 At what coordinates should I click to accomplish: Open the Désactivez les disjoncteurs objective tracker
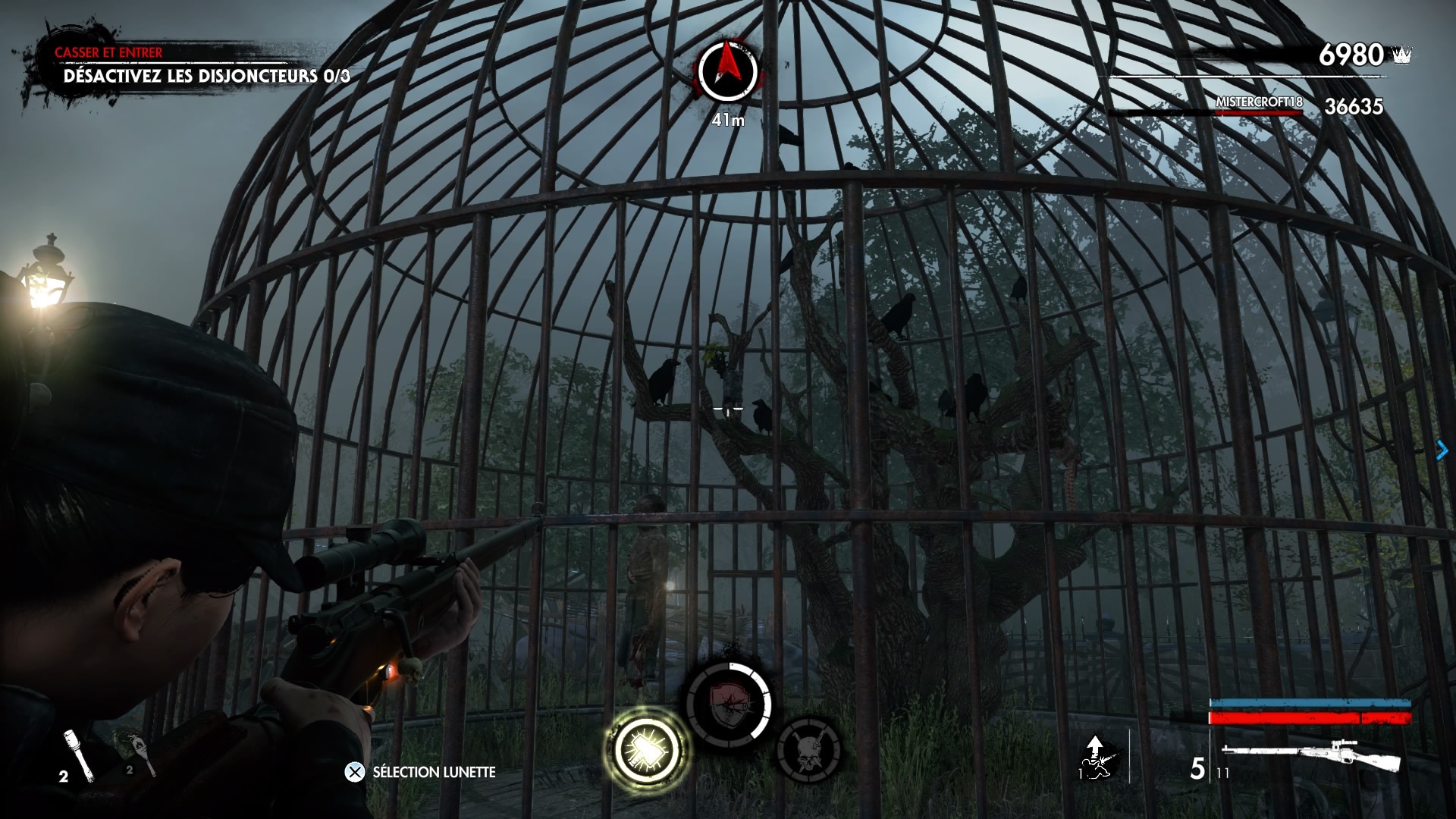tap(206, 76)
